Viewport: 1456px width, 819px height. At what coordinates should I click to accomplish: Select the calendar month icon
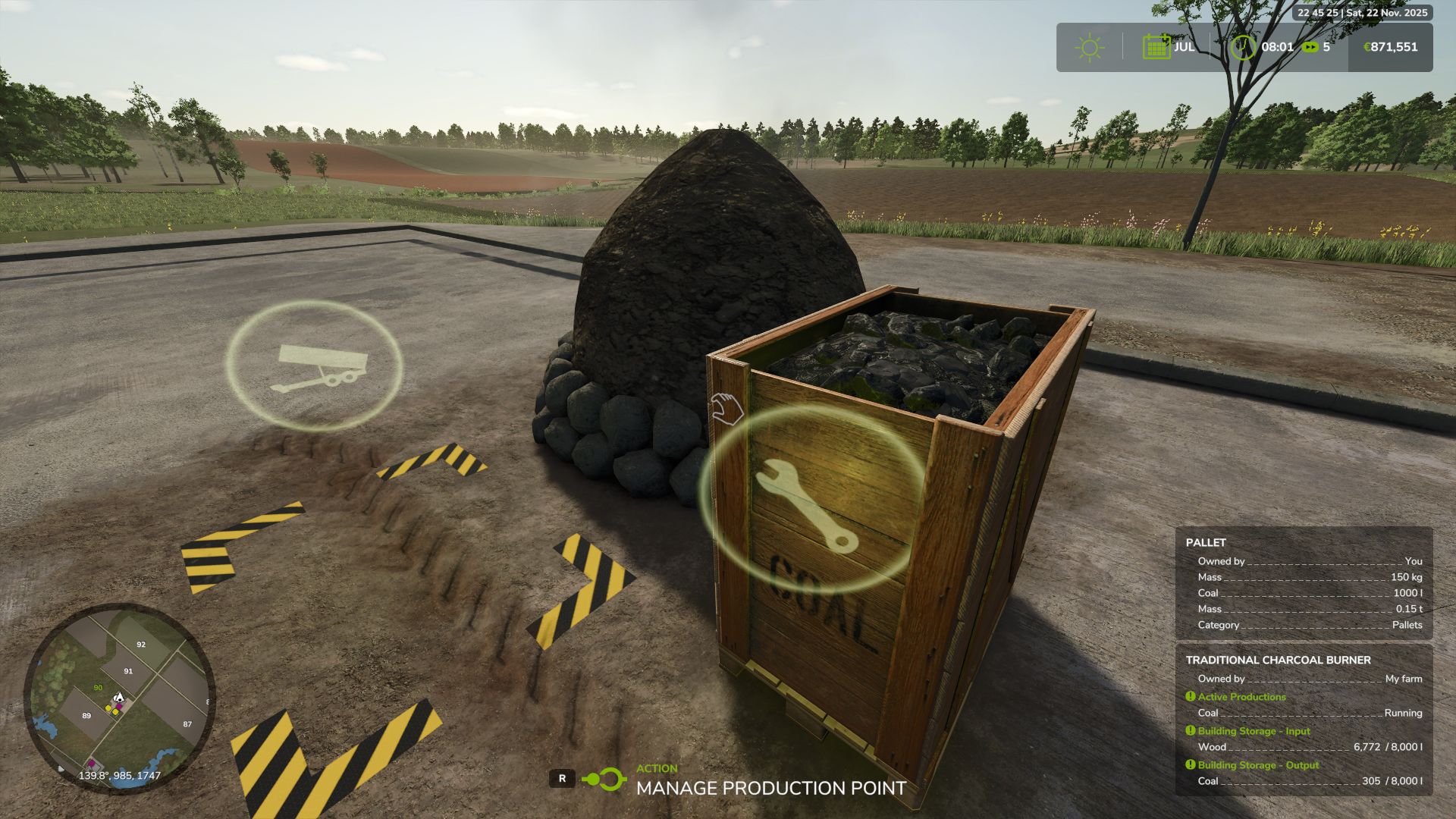coord(1156,47)
